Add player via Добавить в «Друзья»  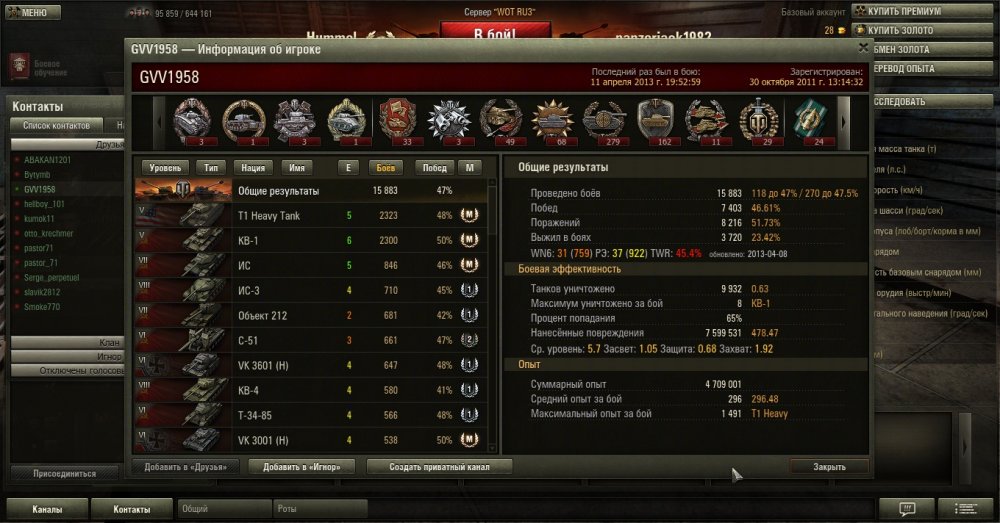click(x=185, y=466)
